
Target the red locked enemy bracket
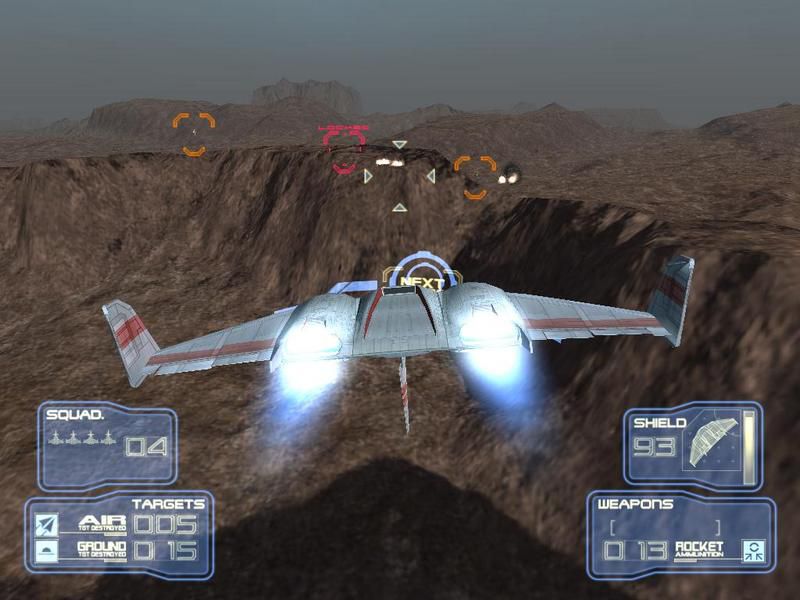click(x=344, y=149)
